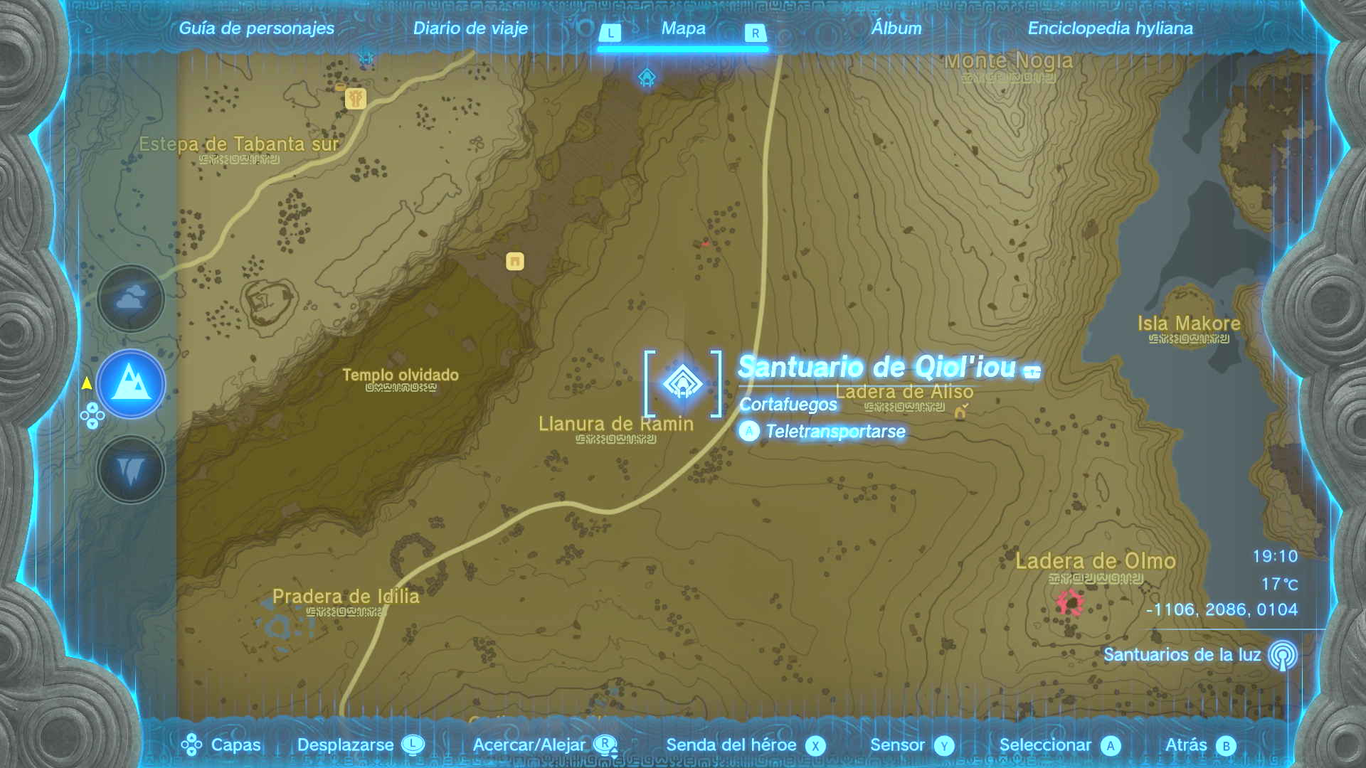Viewport: 1366px width, 768px height.
Task: Open Guía de personajes
Action: click(255, 28)
